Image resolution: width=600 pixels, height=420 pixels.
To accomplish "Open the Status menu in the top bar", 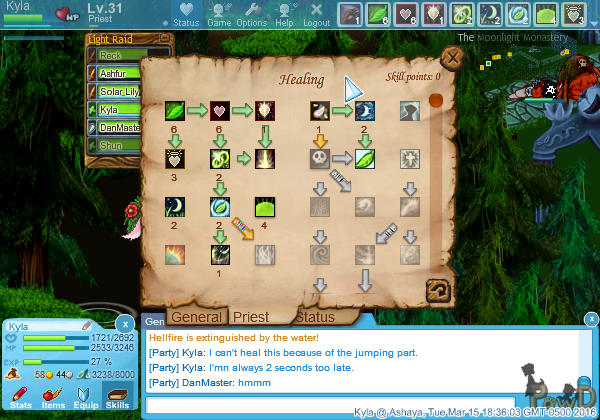I will coord(186,14).
